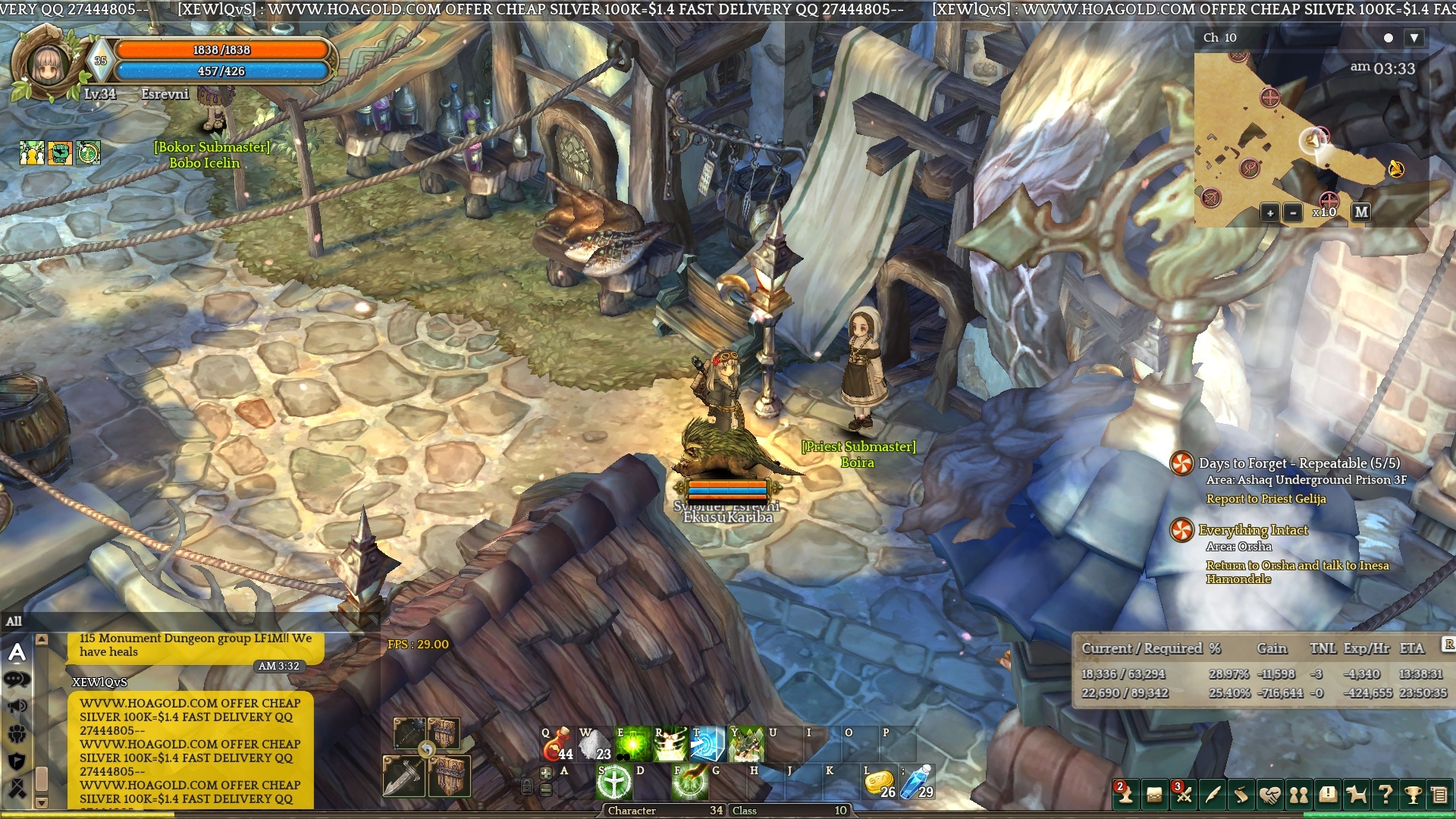This screenshot has height=819, width=1456.
Task: Use the blue SP potion in the hotbar
Action: coord(917,782)
